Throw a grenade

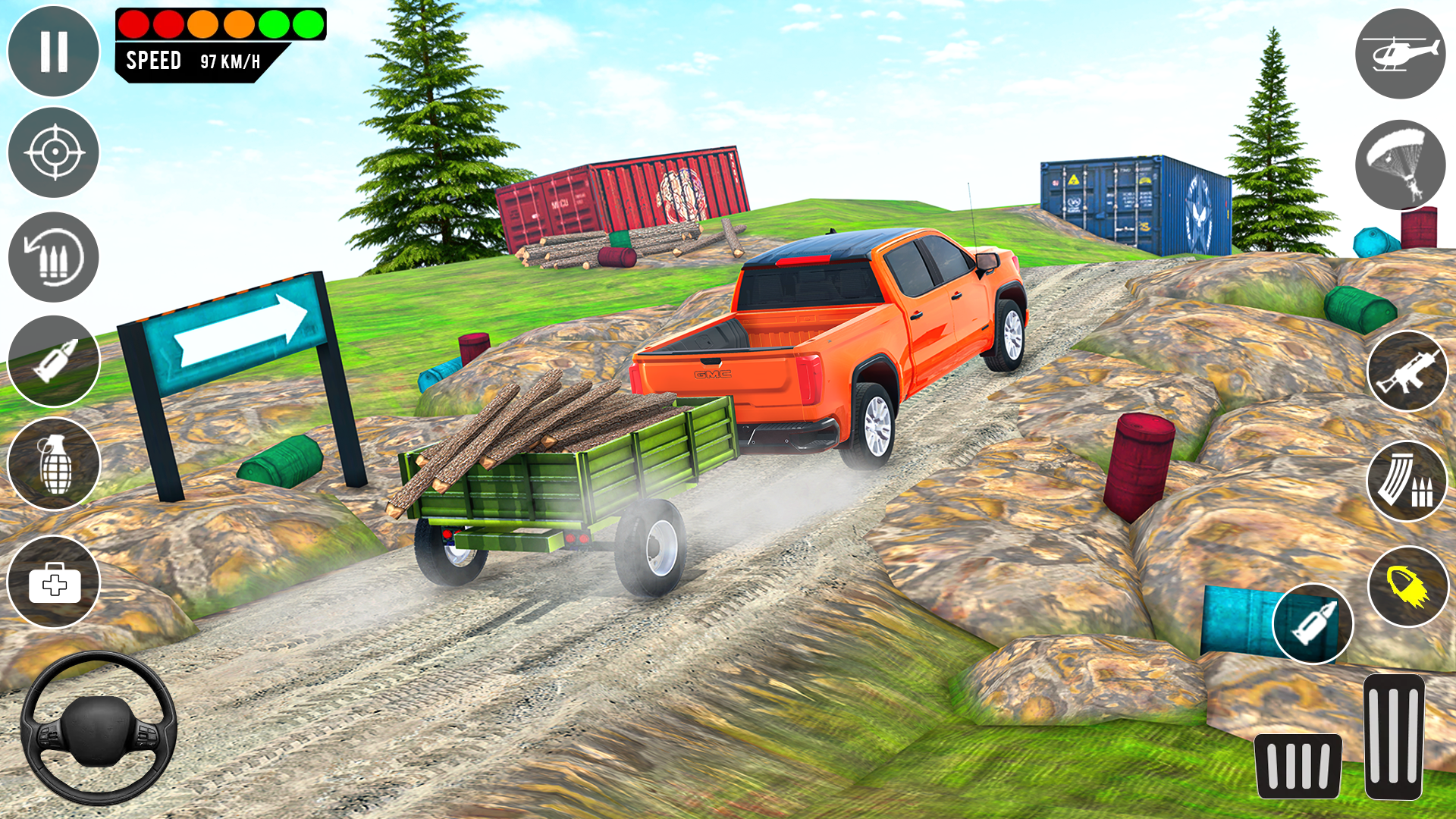coord(52,463)
